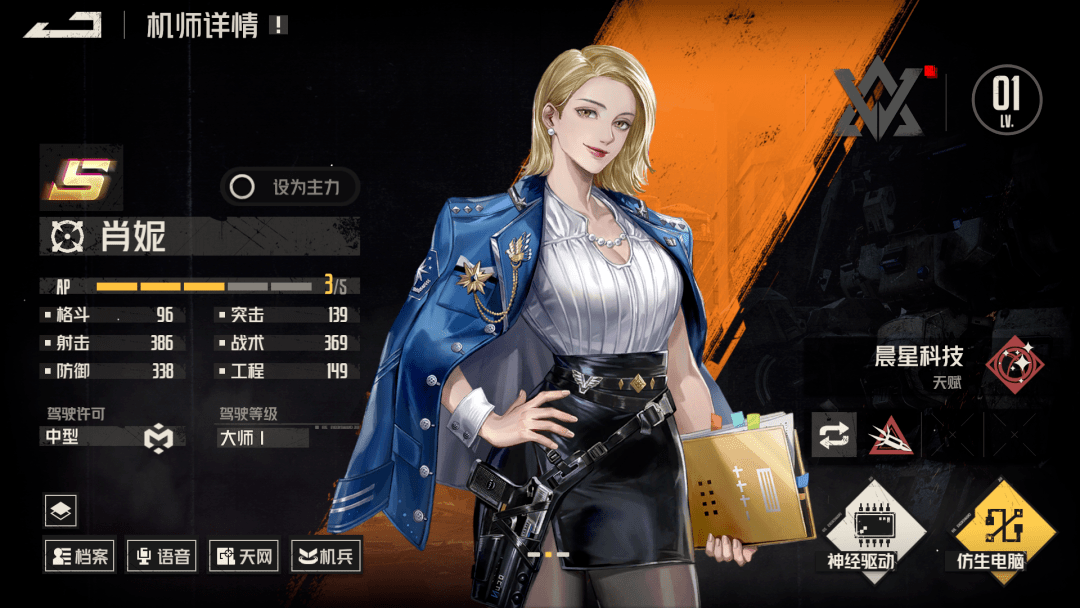Click the 中型 driving license emblem

point(159,438)
